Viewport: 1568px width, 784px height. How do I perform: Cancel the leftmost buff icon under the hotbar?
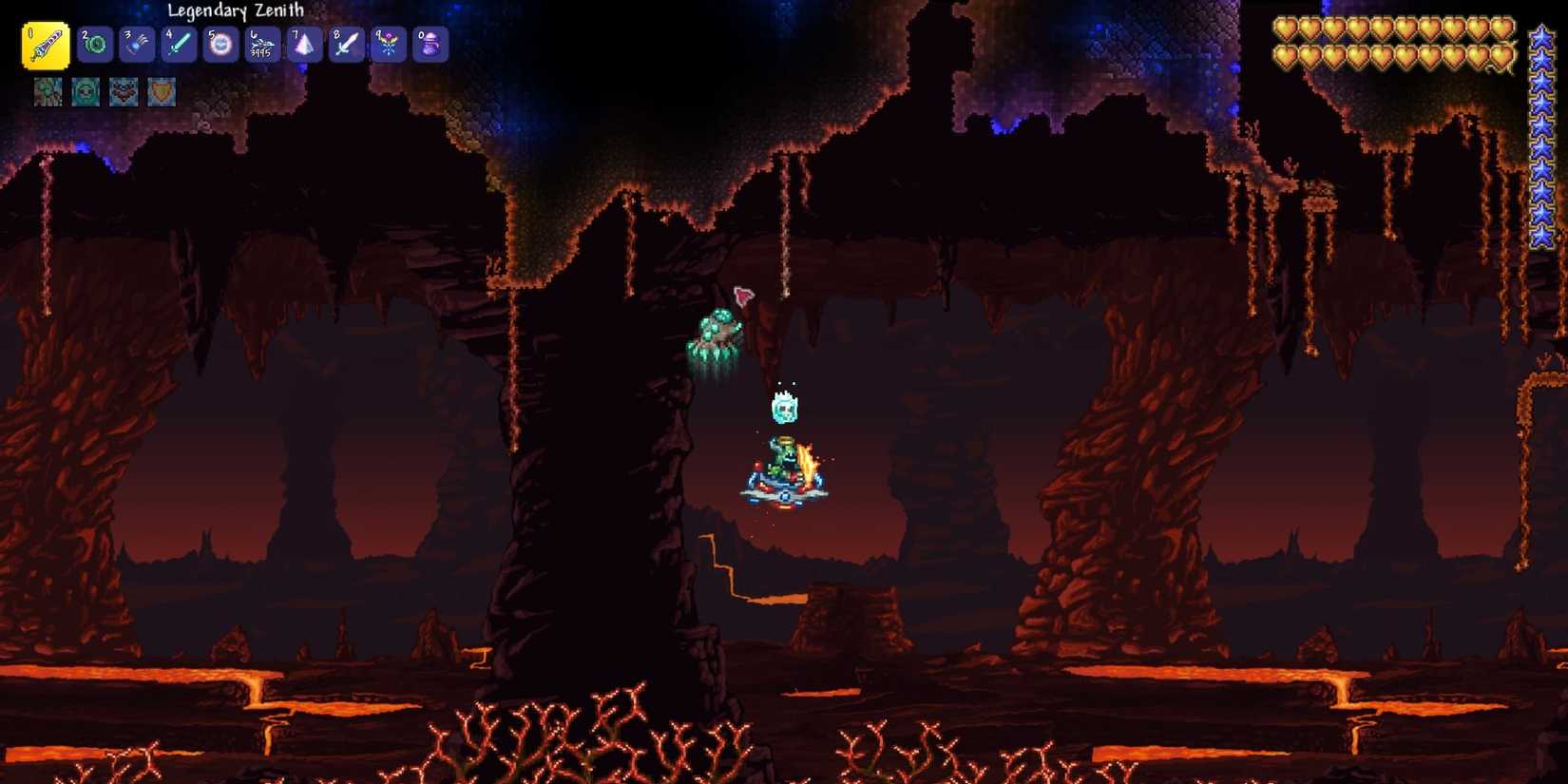[48, 91]
